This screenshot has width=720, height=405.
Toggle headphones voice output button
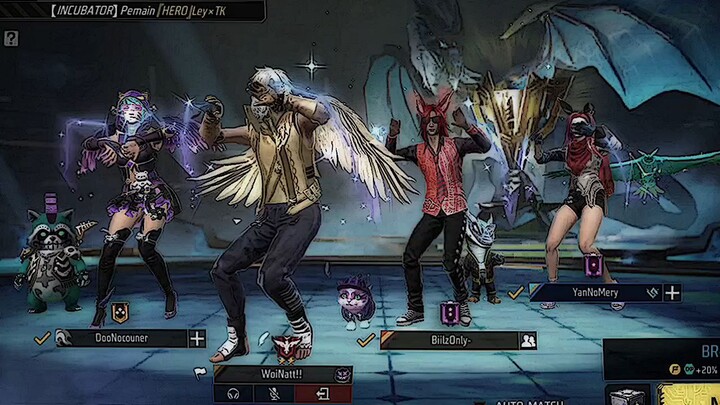pyautogui.click(x=233, y=394)
